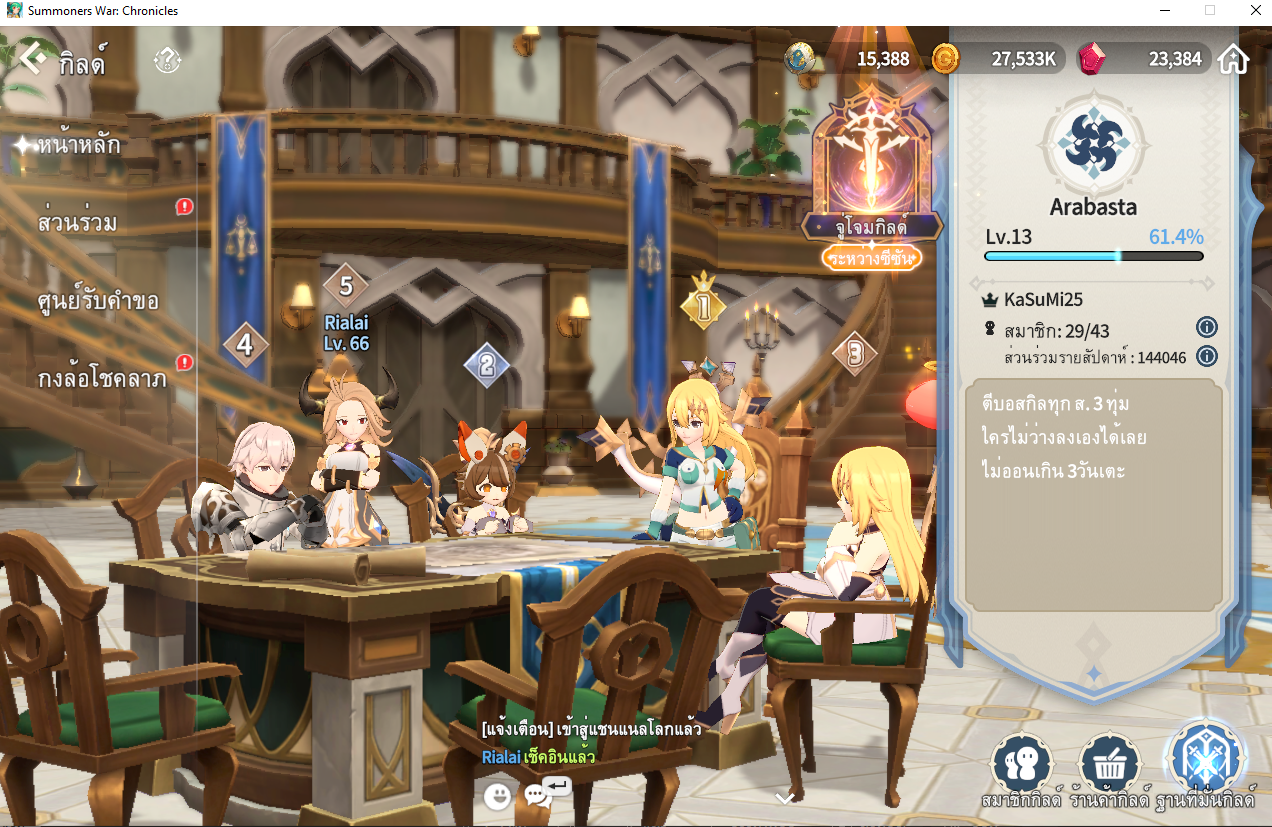Open the ศูนย์รับคำขอ request center
1272x827 pixels.
pyautogui.click(x=98, y=300)
